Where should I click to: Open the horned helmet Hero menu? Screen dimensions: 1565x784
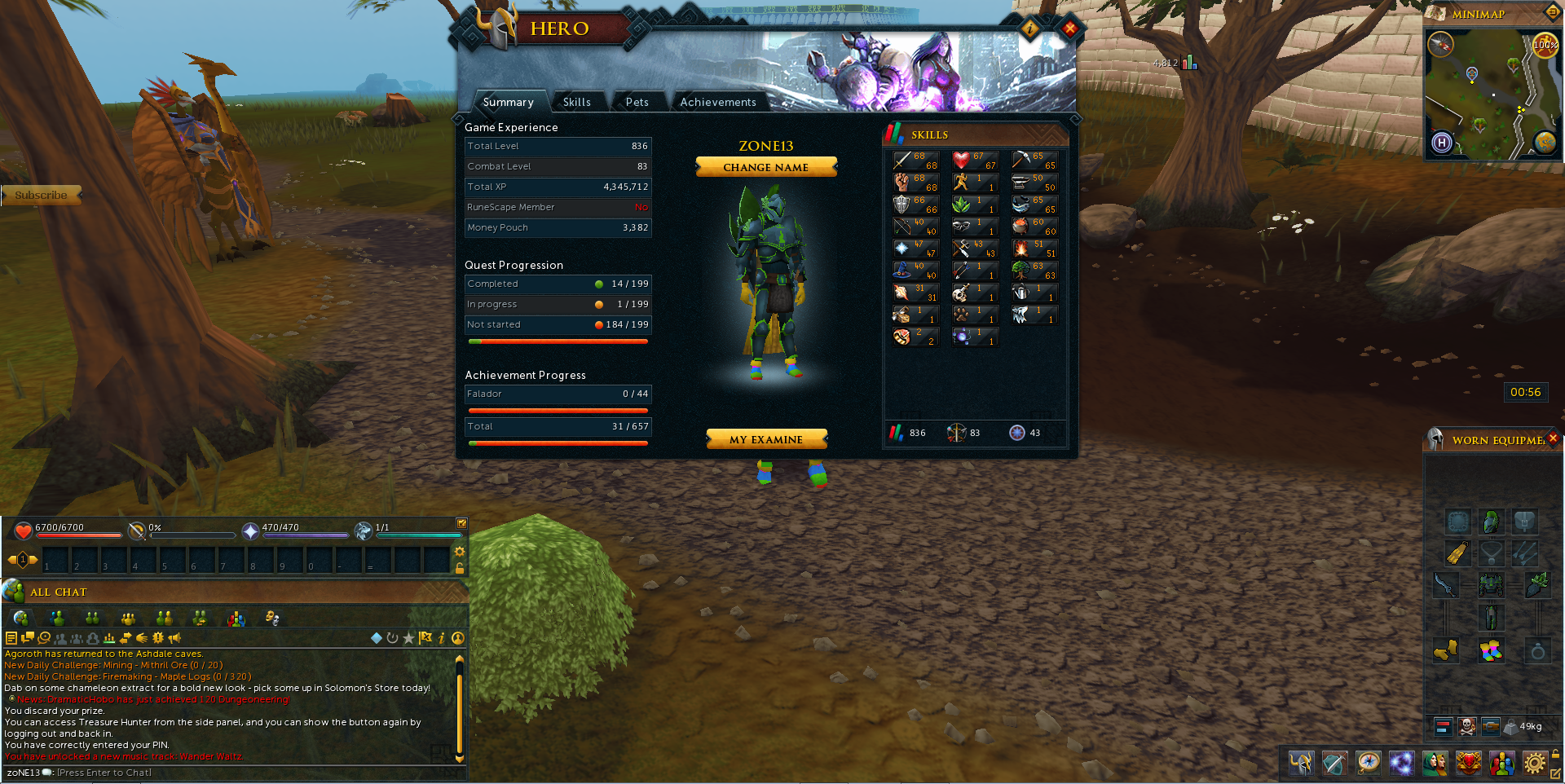pyautogui.click(x=1301, y=764)
